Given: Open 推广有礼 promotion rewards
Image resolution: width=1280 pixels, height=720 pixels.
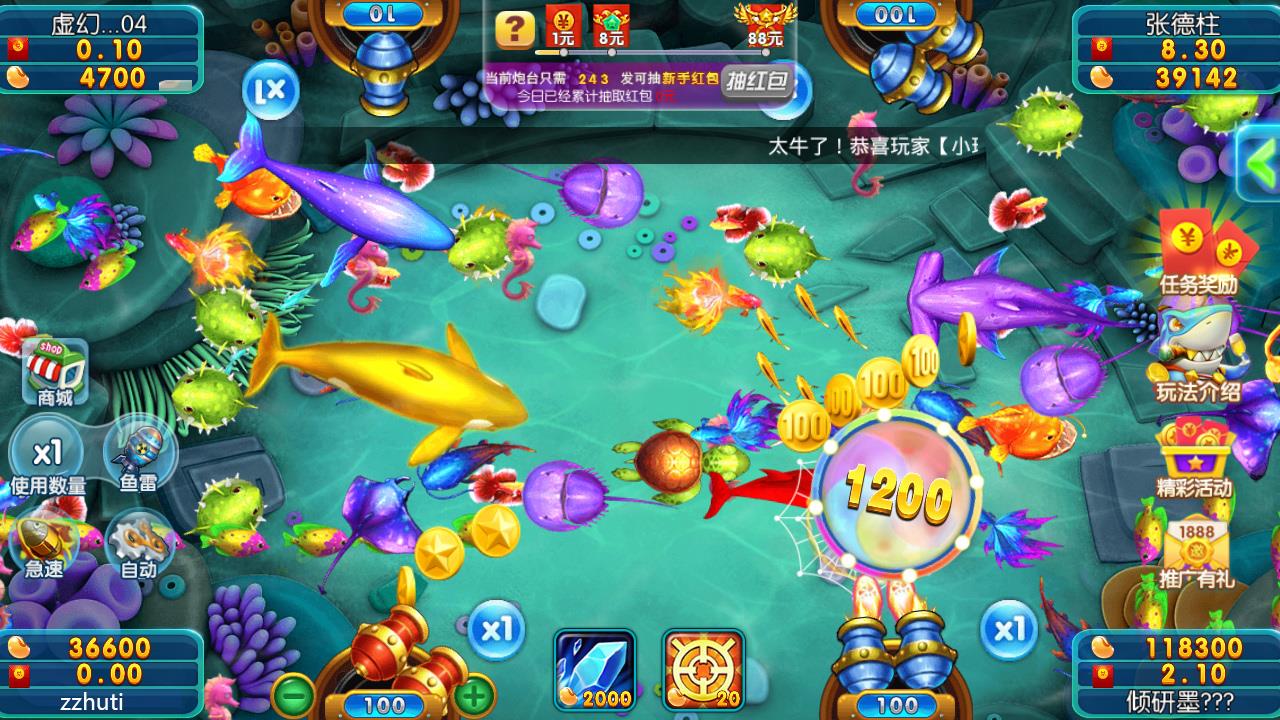Looking at the screenshot, I should click(x=1197, y=549).
